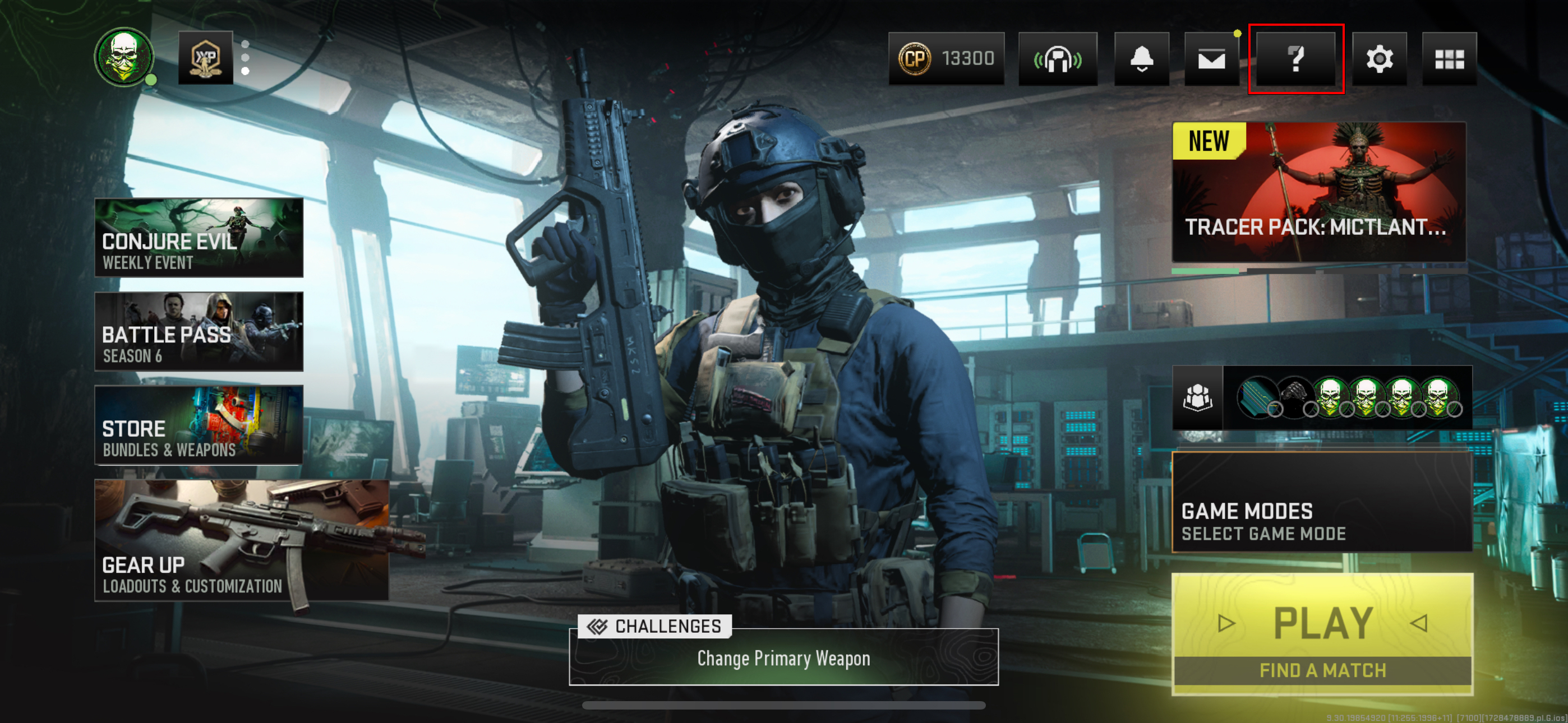The image size is (1568, 723).
Task: Go to the Store bundles and weapons
Action: [x=199, y=425]
